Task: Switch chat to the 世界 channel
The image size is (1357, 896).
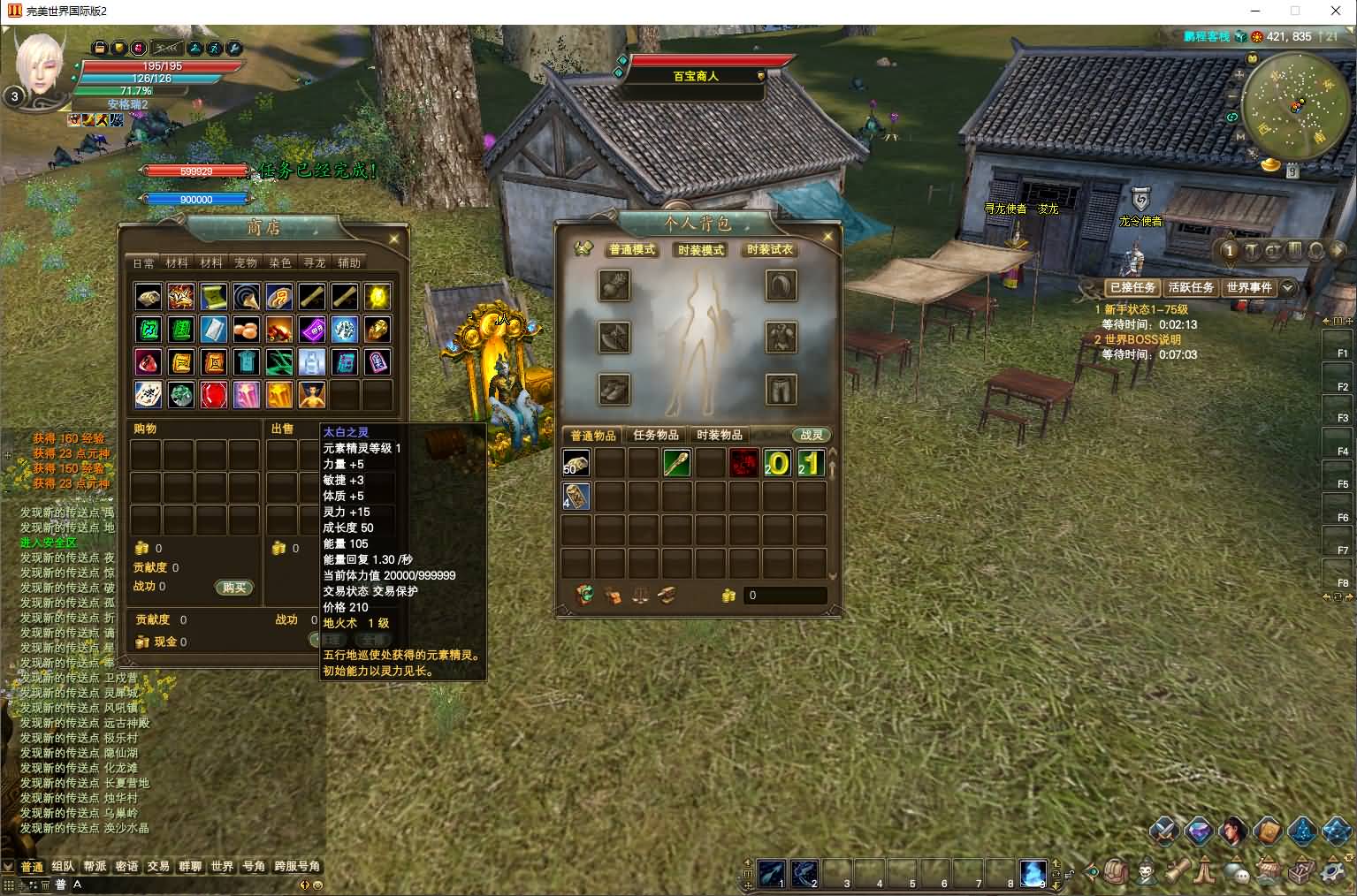Action: (x=222, y=867)
